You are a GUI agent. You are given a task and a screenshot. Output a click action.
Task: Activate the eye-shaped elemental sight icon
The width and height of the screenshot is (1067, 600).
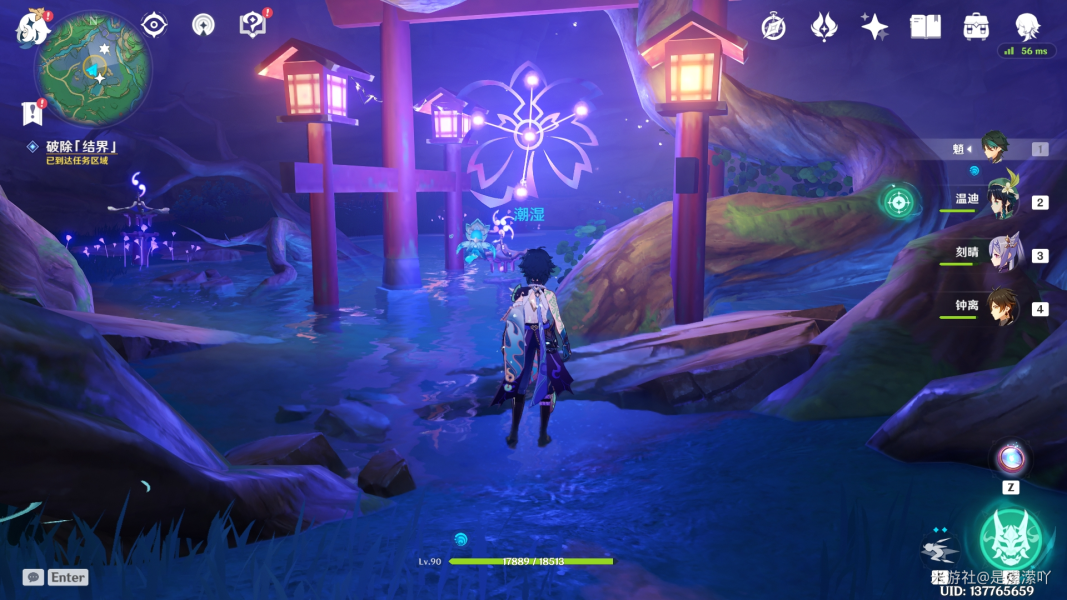click(x=154, y=25)
